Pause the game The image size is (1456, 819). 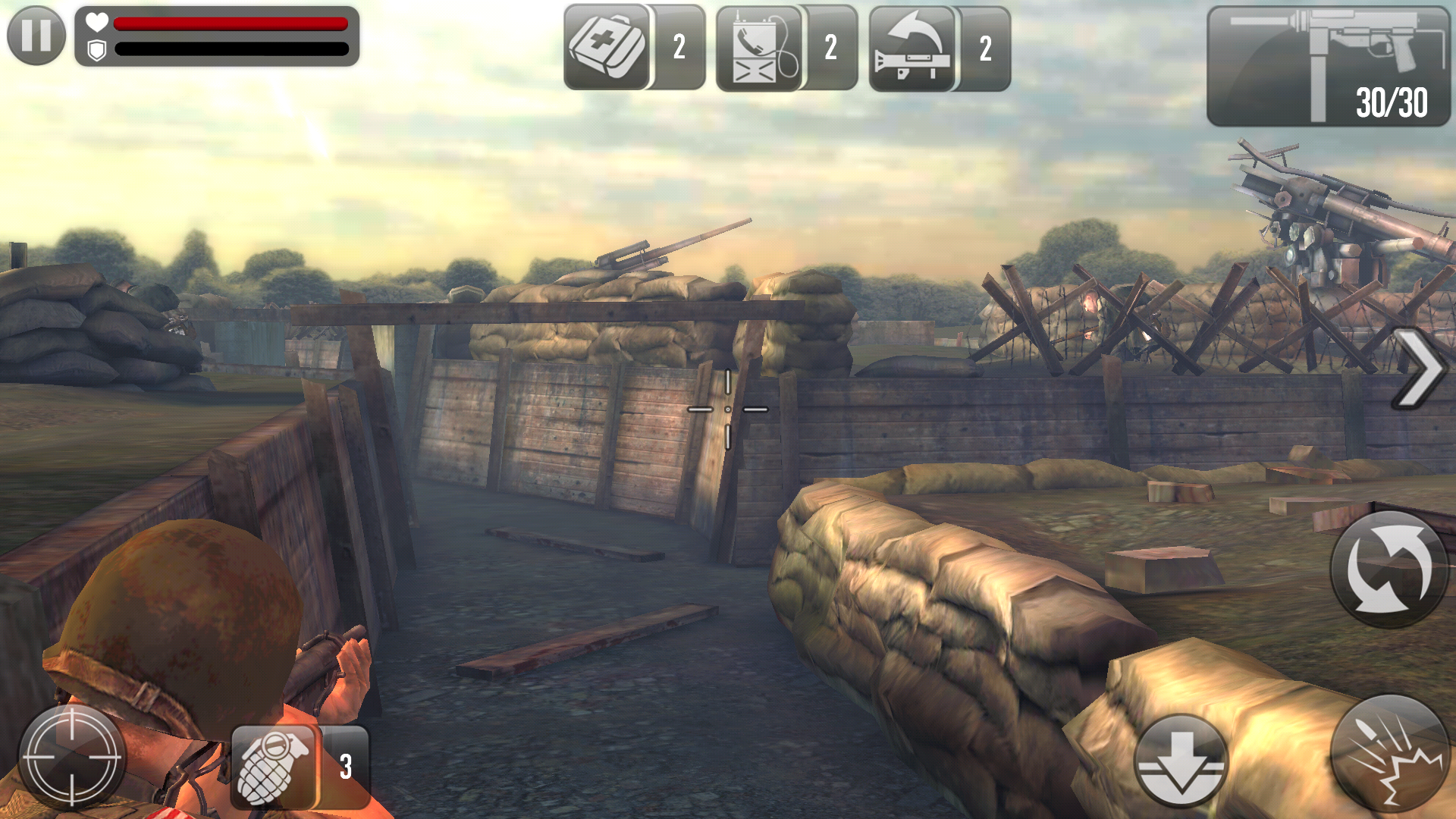click(x=36, y=35)
